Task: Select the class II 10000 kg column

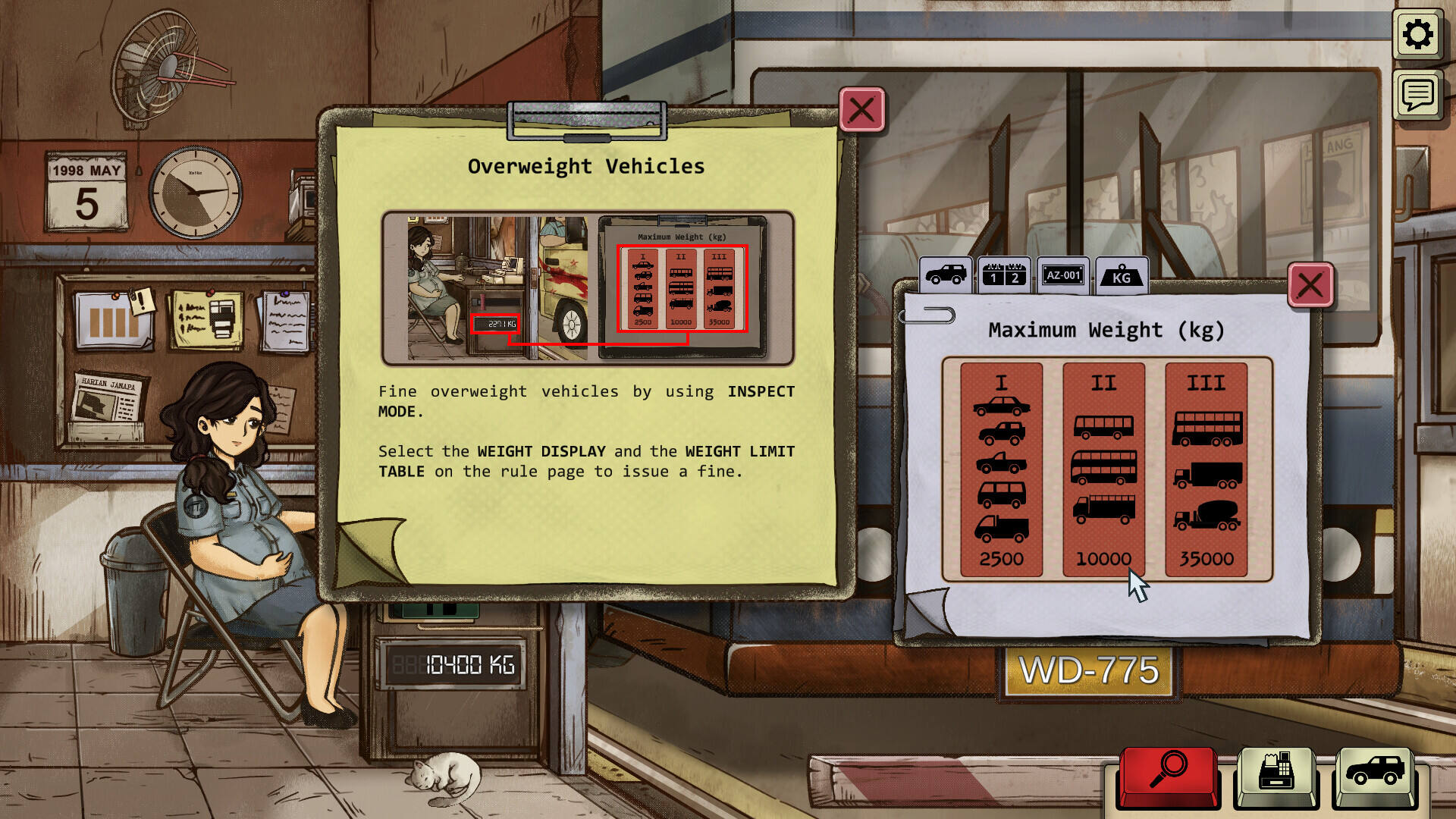Action: pos(1103,469)
